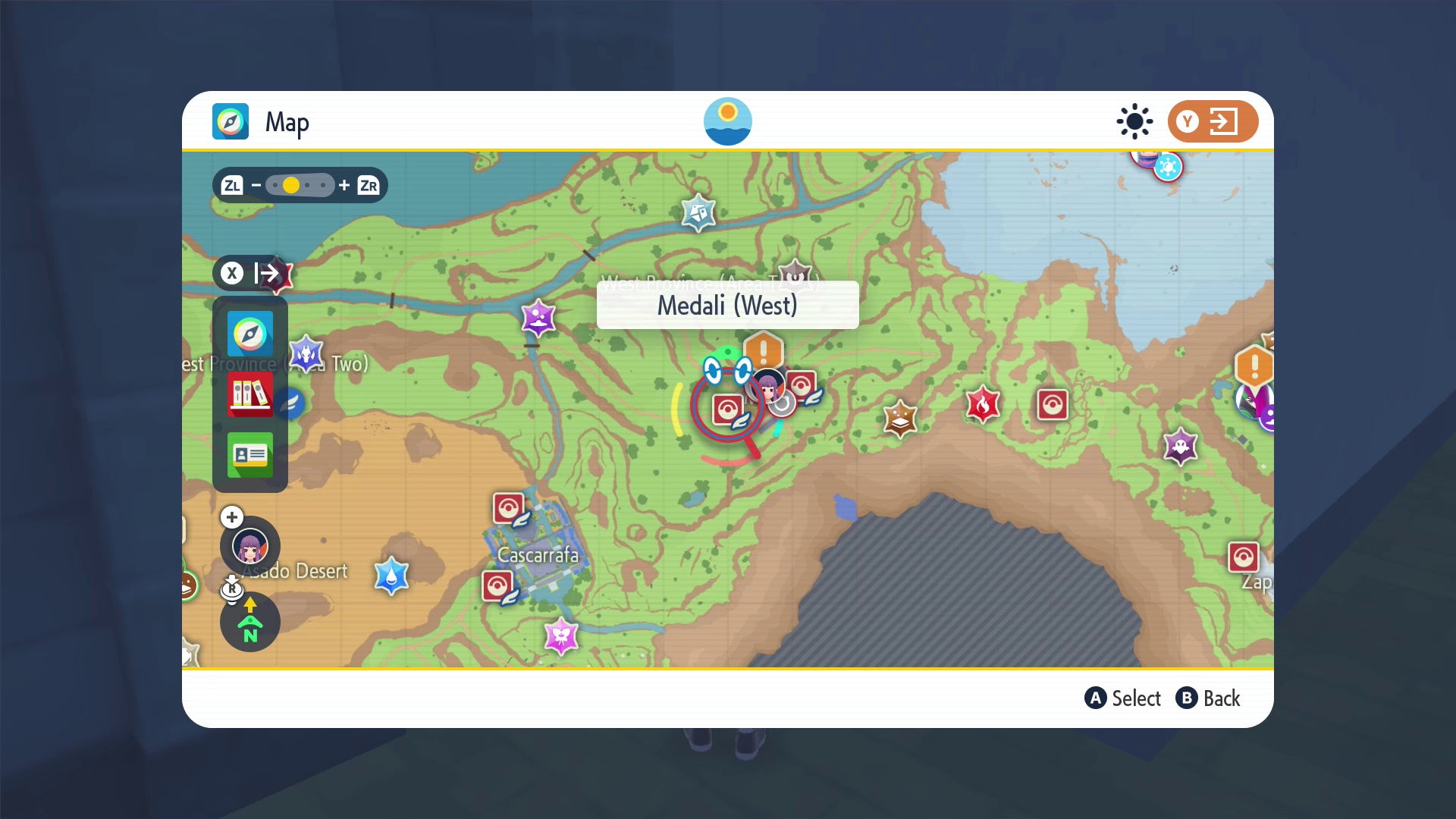Image resolution: width=1456 pixels, height=819 pixels.
Task: Select the blue water Tera raid star near Asado Desert
Action: click(x=392, y=576)
